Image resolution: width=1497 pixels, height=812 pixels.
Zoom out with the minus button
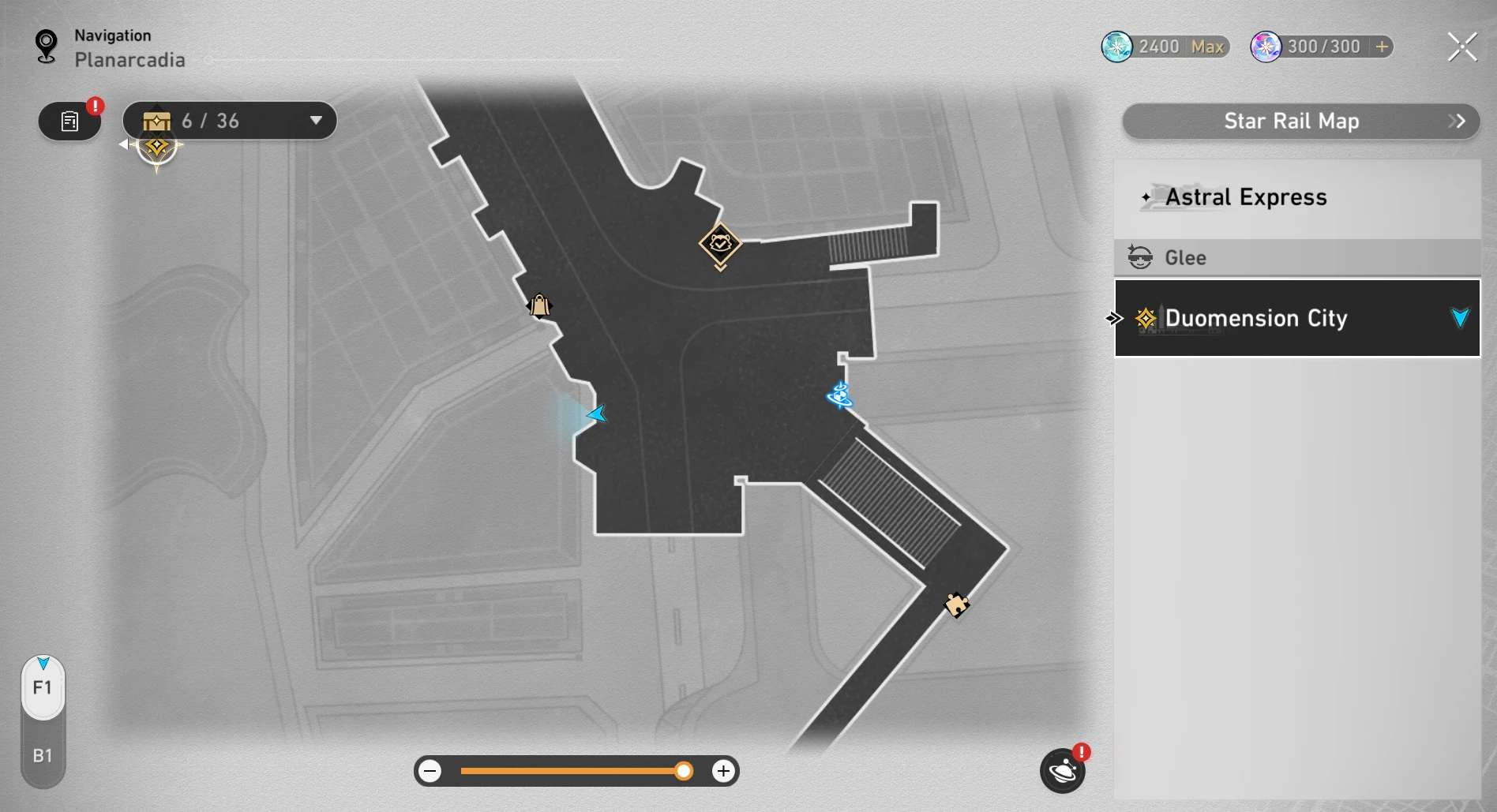click(x=430, y=771)
